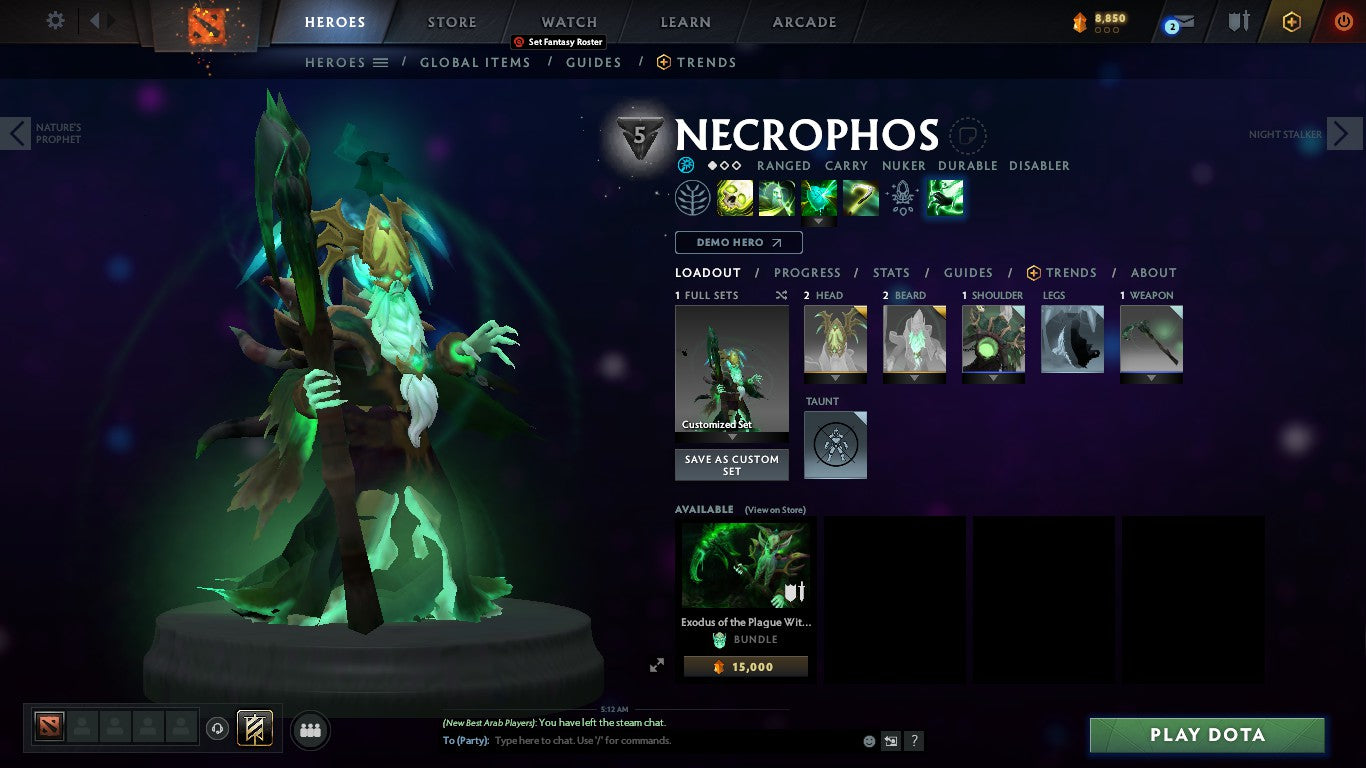
Task: Click the PLAY DOTA button
Action: pyautogui.click(x=1206, y=734)
